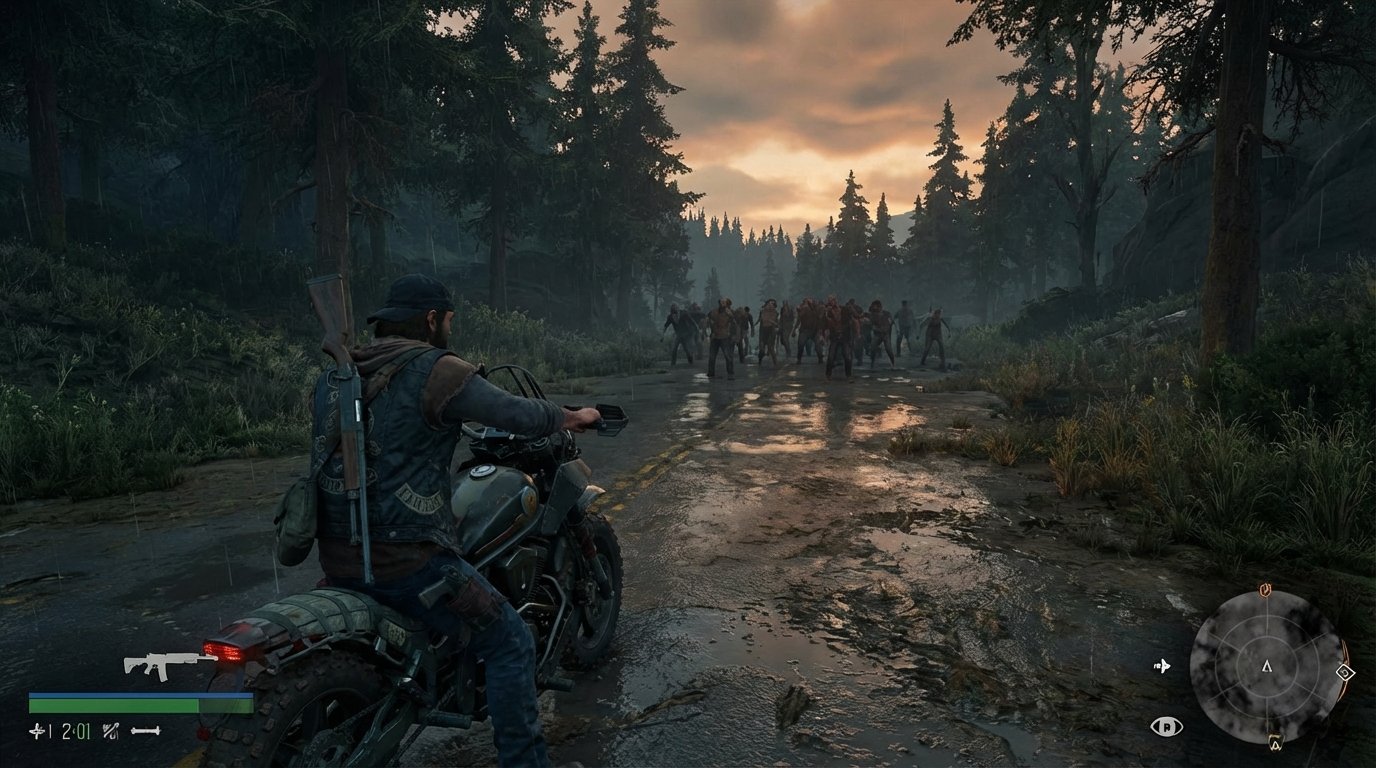
Task: Select the objective marker below the compass
Action: pyautogui.click(x=1275, y=742)
